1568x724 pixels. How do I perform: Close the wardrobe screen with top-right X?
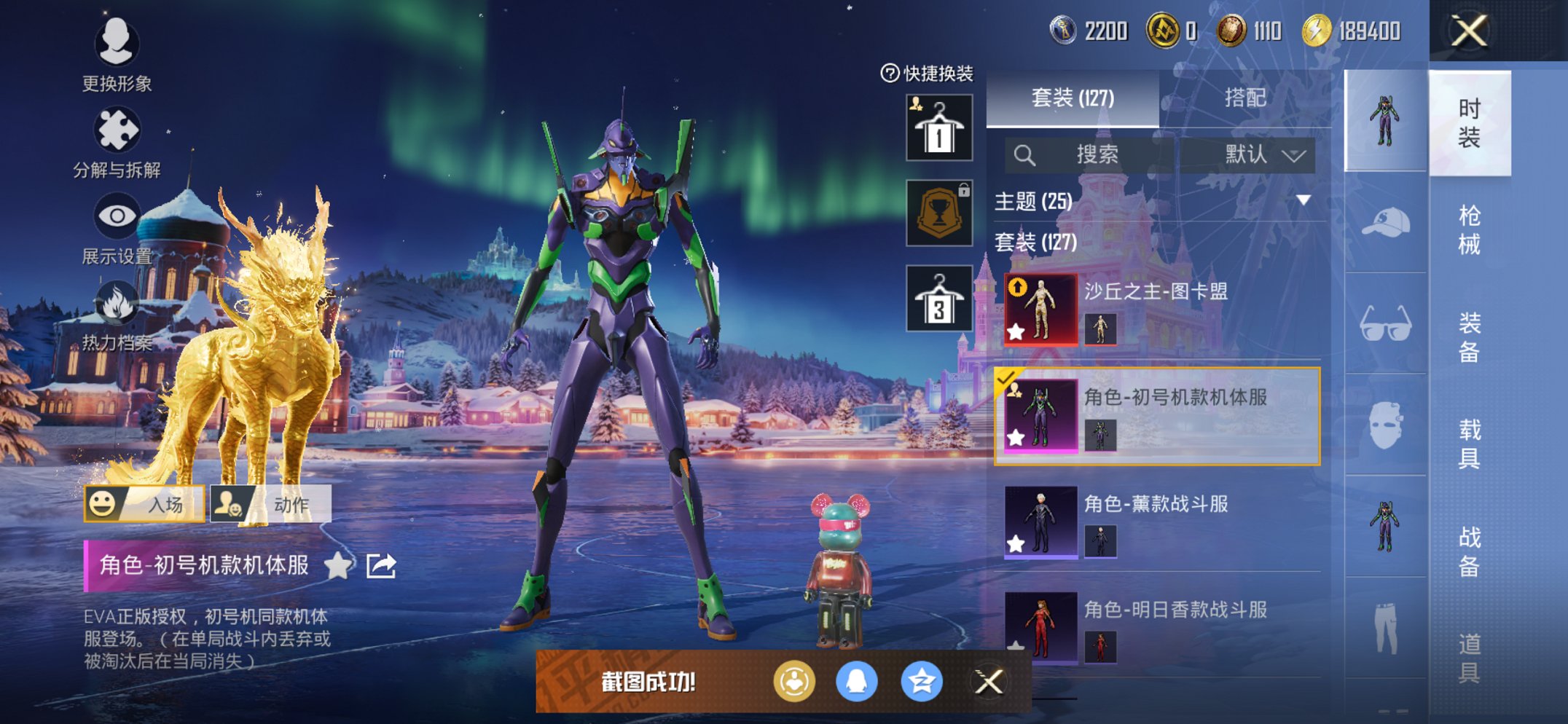click(x=1468, y=31)
